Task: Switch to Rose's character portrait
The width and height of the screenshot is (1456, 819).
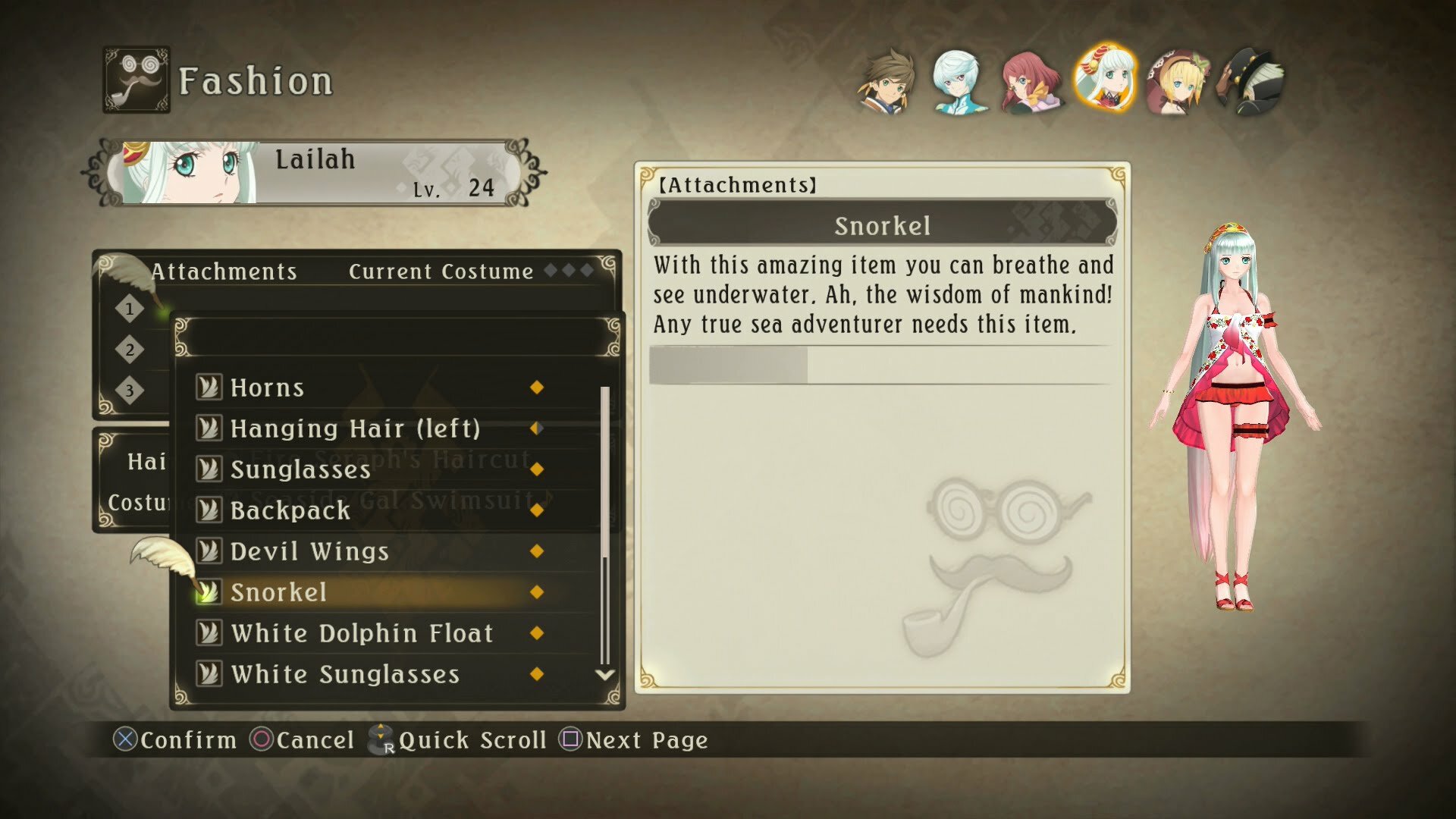Action: (x=1031, y=82)
